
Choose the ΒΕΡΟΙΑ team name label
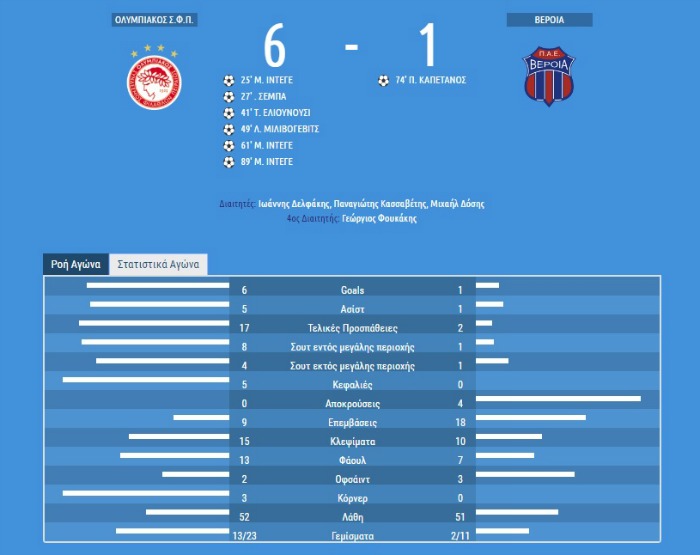click(549, 20)
